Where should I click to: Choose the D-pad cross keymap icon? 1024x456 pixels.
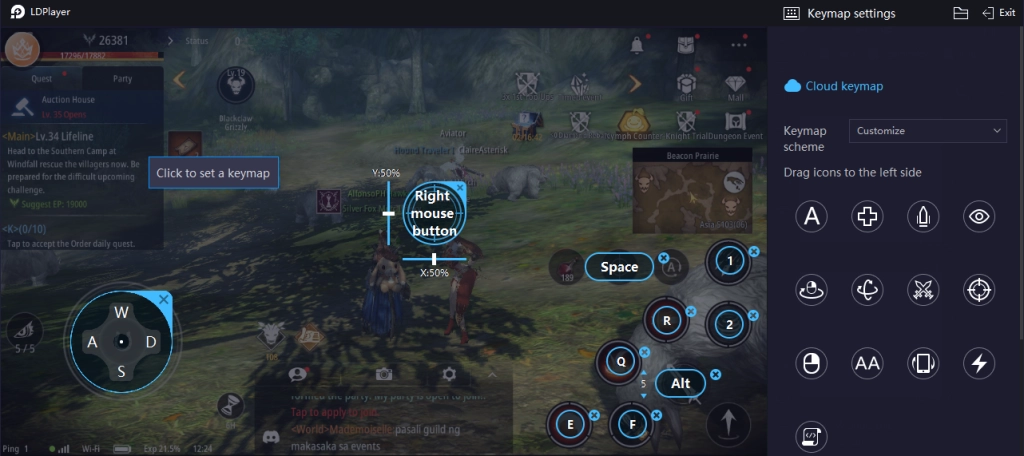[x=867, y=215]
